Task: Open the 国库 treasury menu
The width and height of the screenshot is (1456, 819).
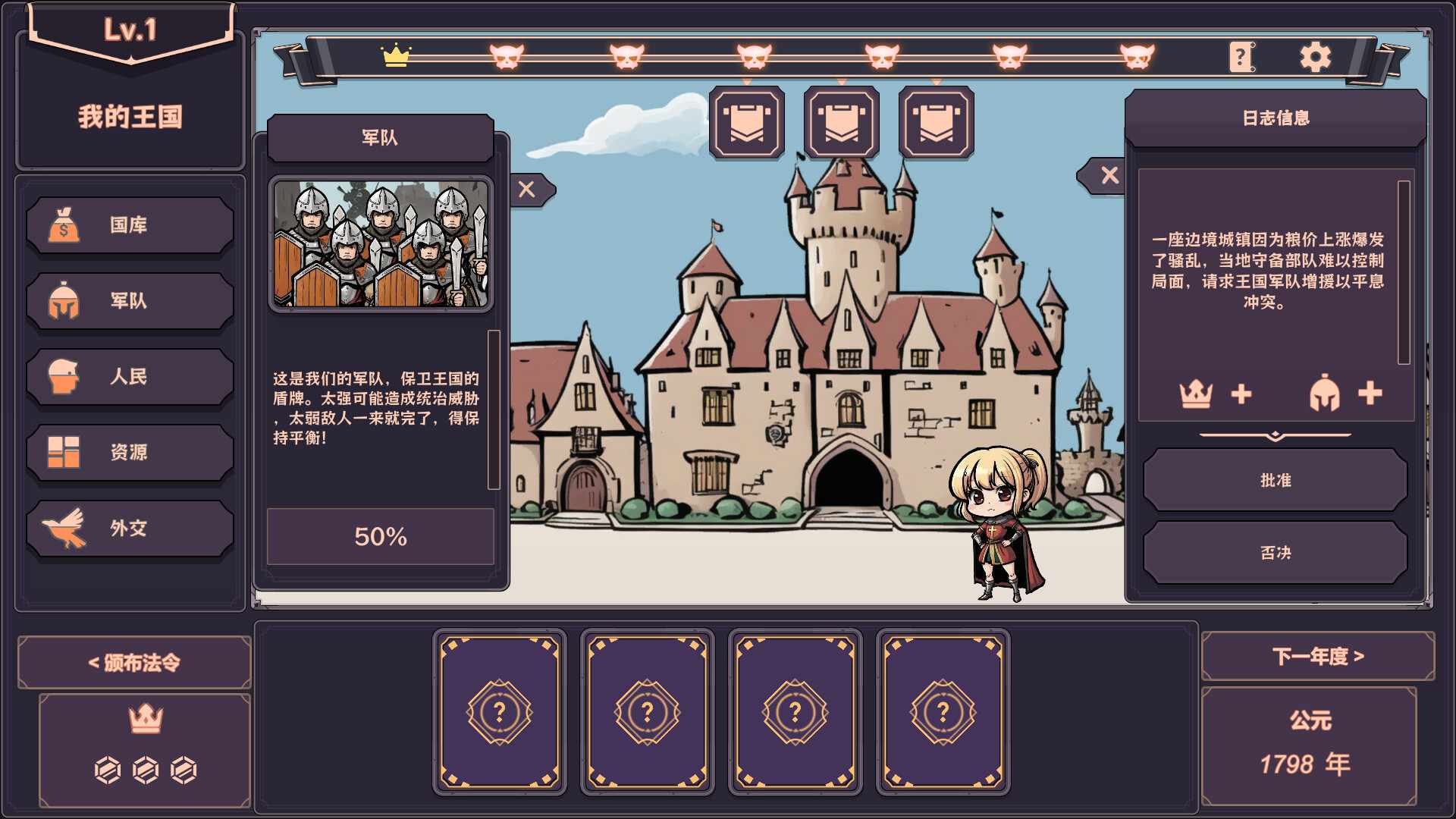Action: point(130,225)
